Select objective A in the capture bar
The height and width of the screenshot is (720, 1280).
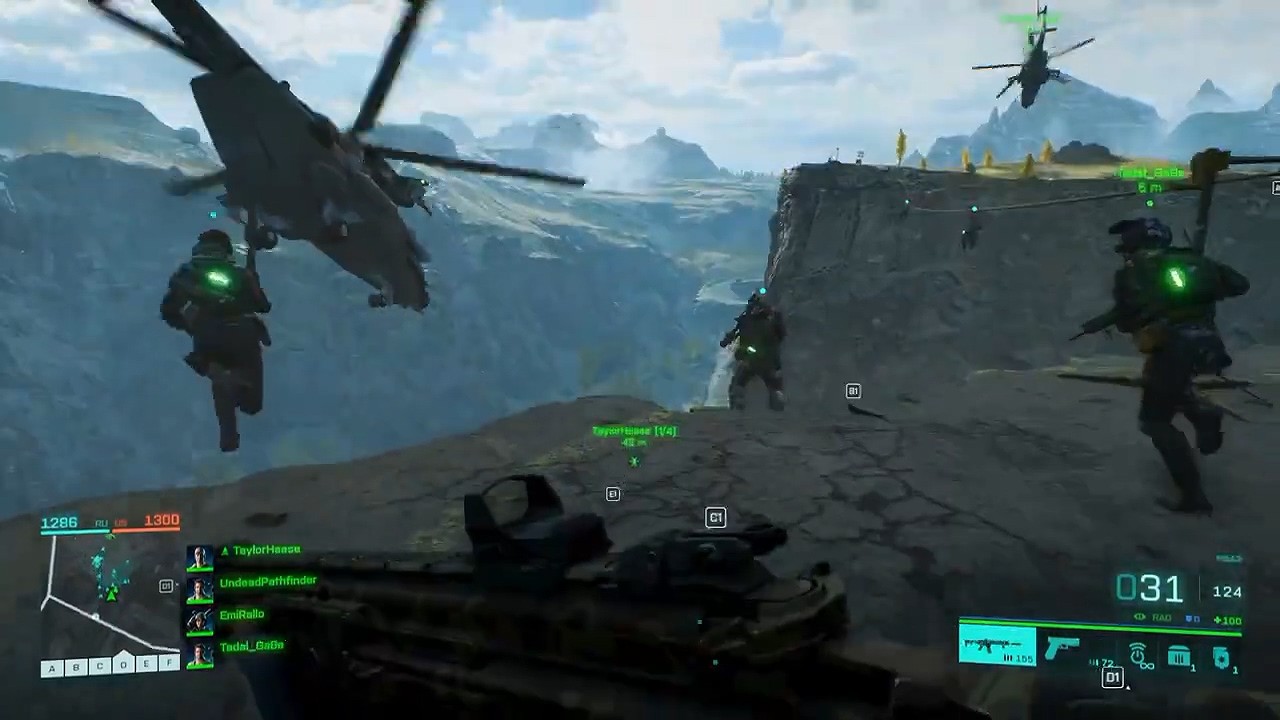pyautogui.click(x=51, y=668)
